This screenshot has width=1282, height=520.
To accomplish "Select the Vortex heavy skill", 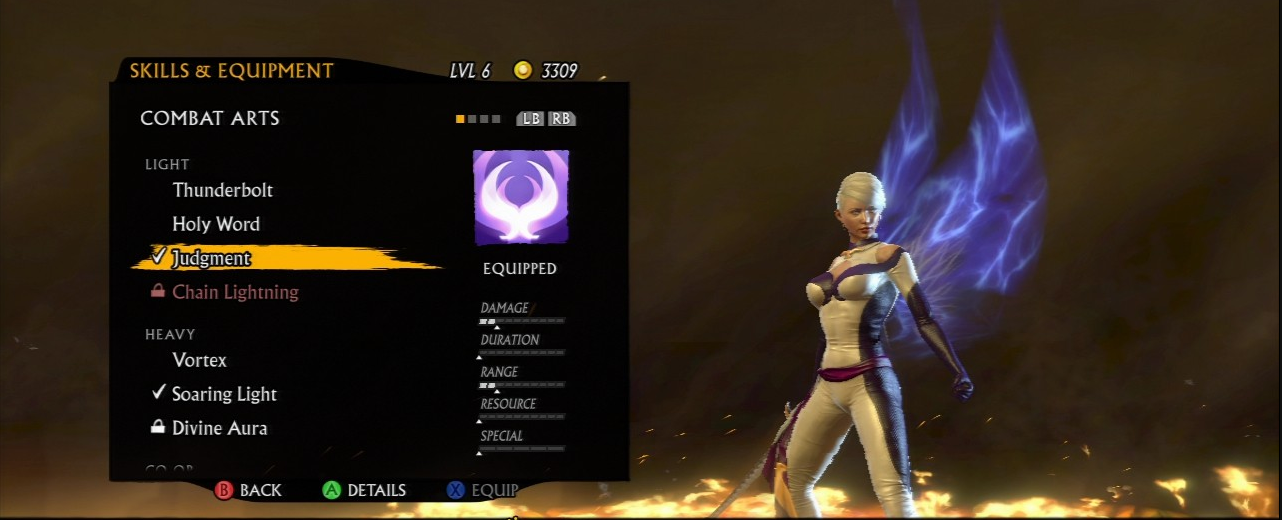I will [x=200, y=360].
